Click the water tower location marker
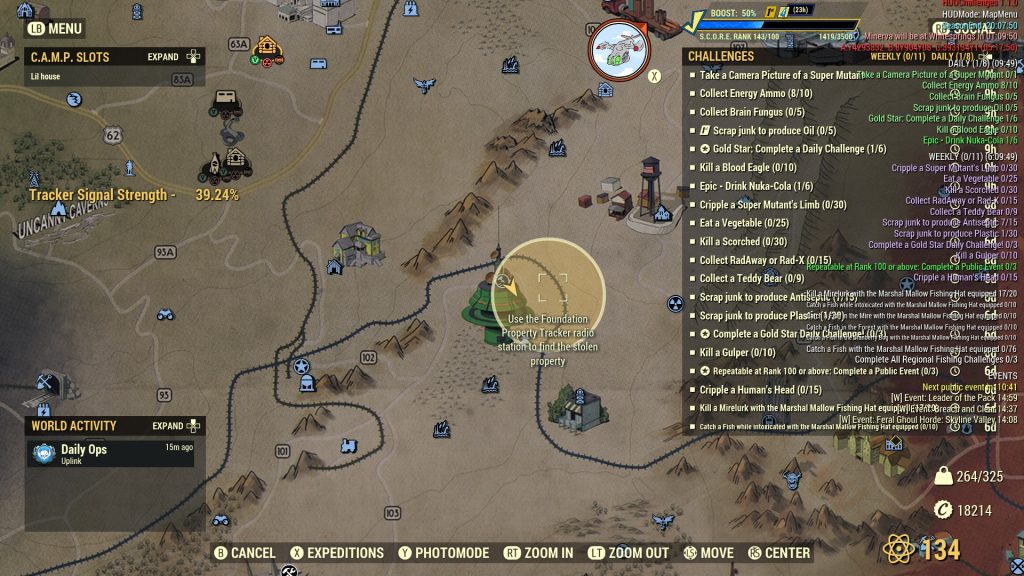1024x576 pixels. [x=649, y=182]
